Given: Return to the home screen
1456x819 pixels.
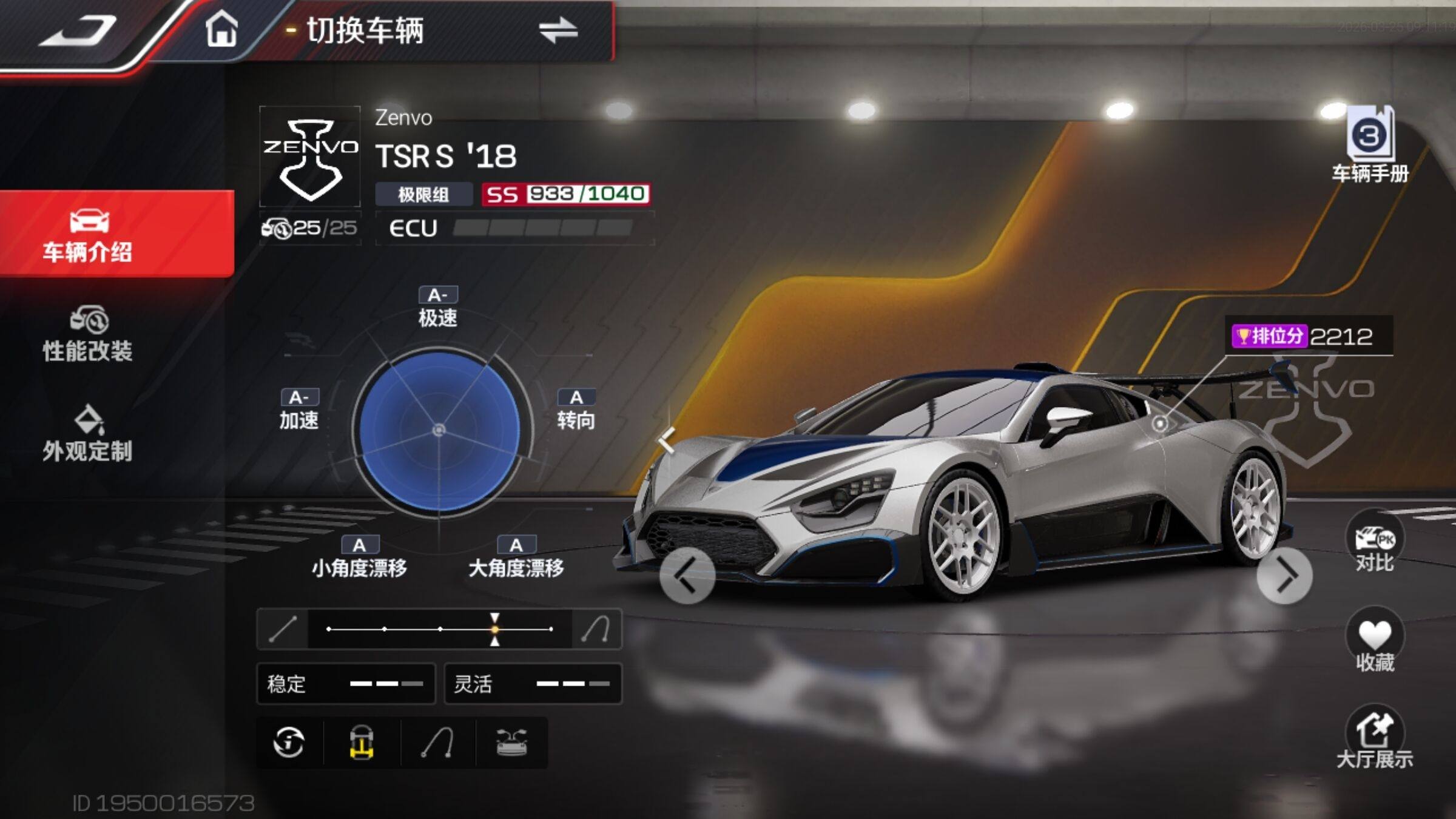Looking at the screenshot, I should tap(221, 30).
